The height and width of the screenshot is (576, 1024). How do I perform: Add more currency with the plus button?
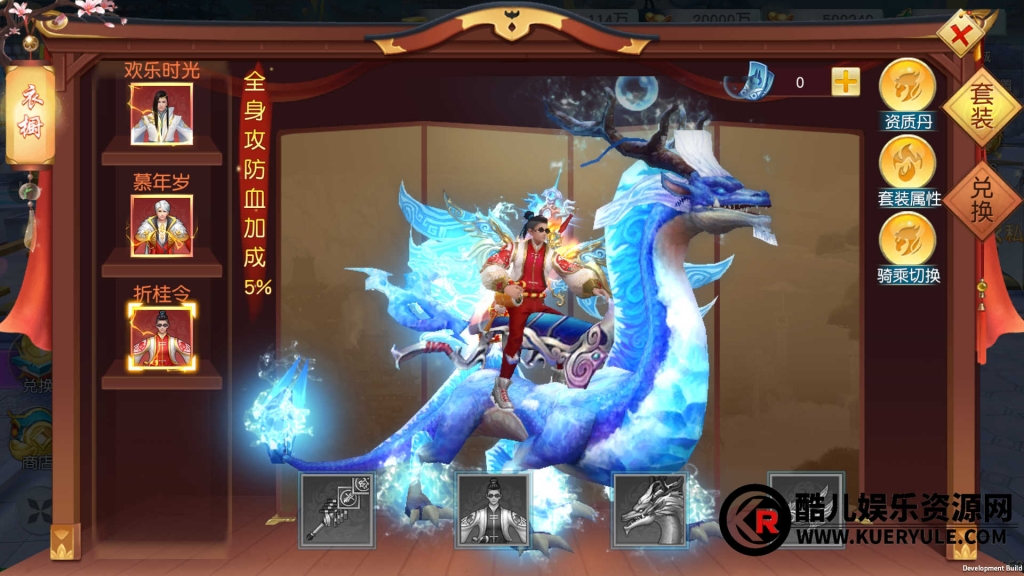coord(846,82)
